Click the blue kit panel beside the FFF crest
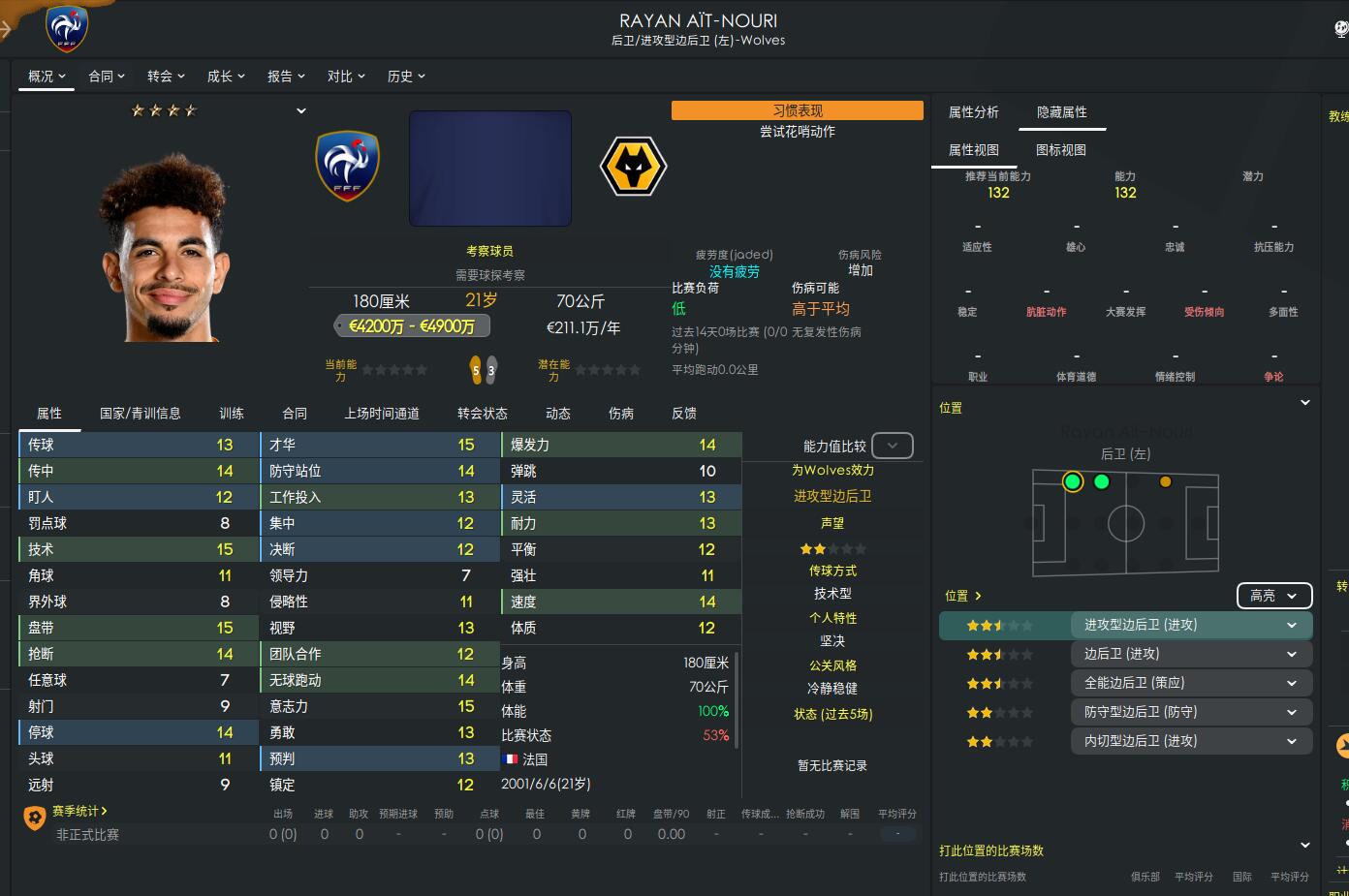Viewport: 1349px width, 896px height. [489, 169]
